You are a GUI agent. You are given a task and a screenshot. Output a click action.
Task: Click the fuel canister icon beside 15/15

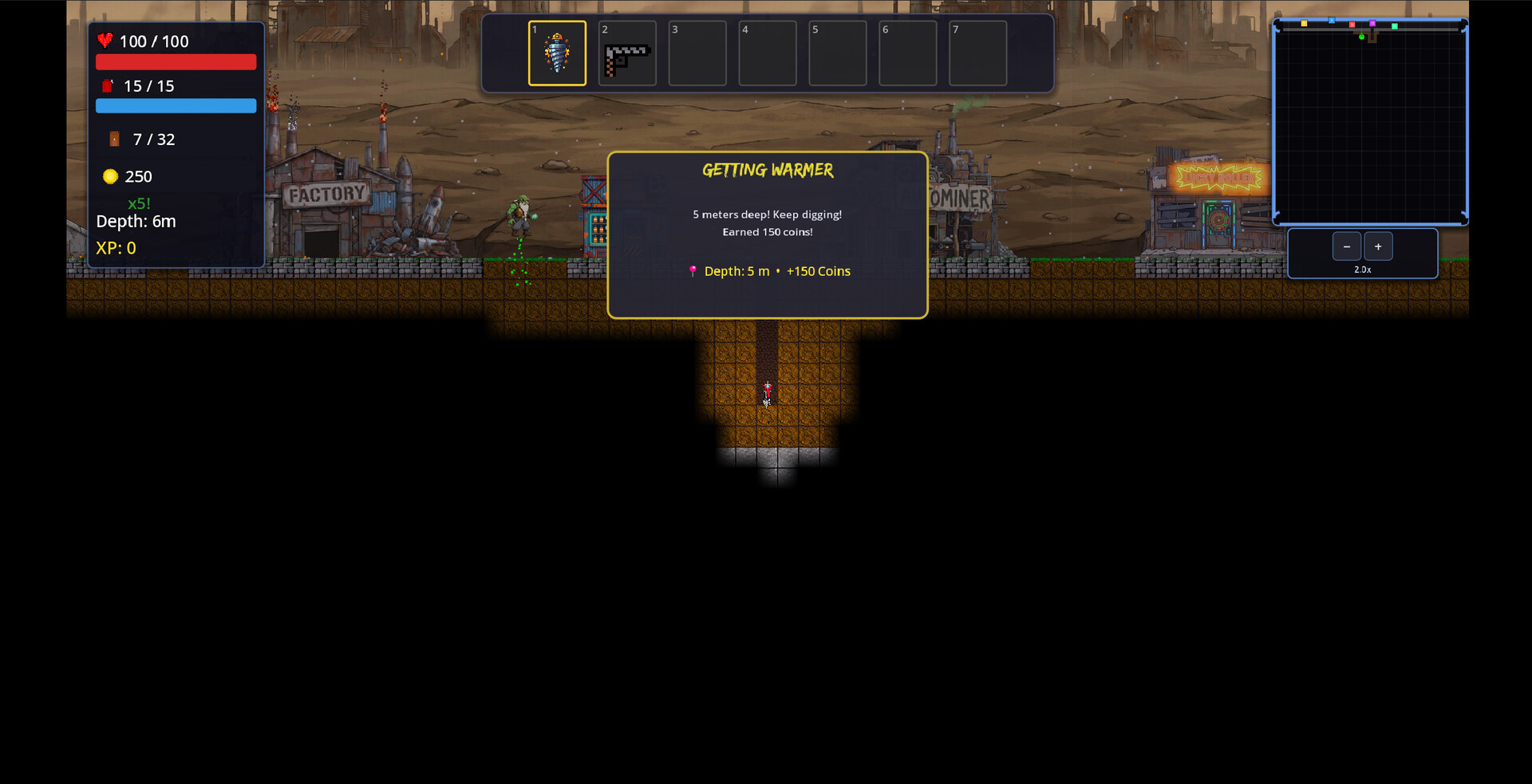[109, 85]
